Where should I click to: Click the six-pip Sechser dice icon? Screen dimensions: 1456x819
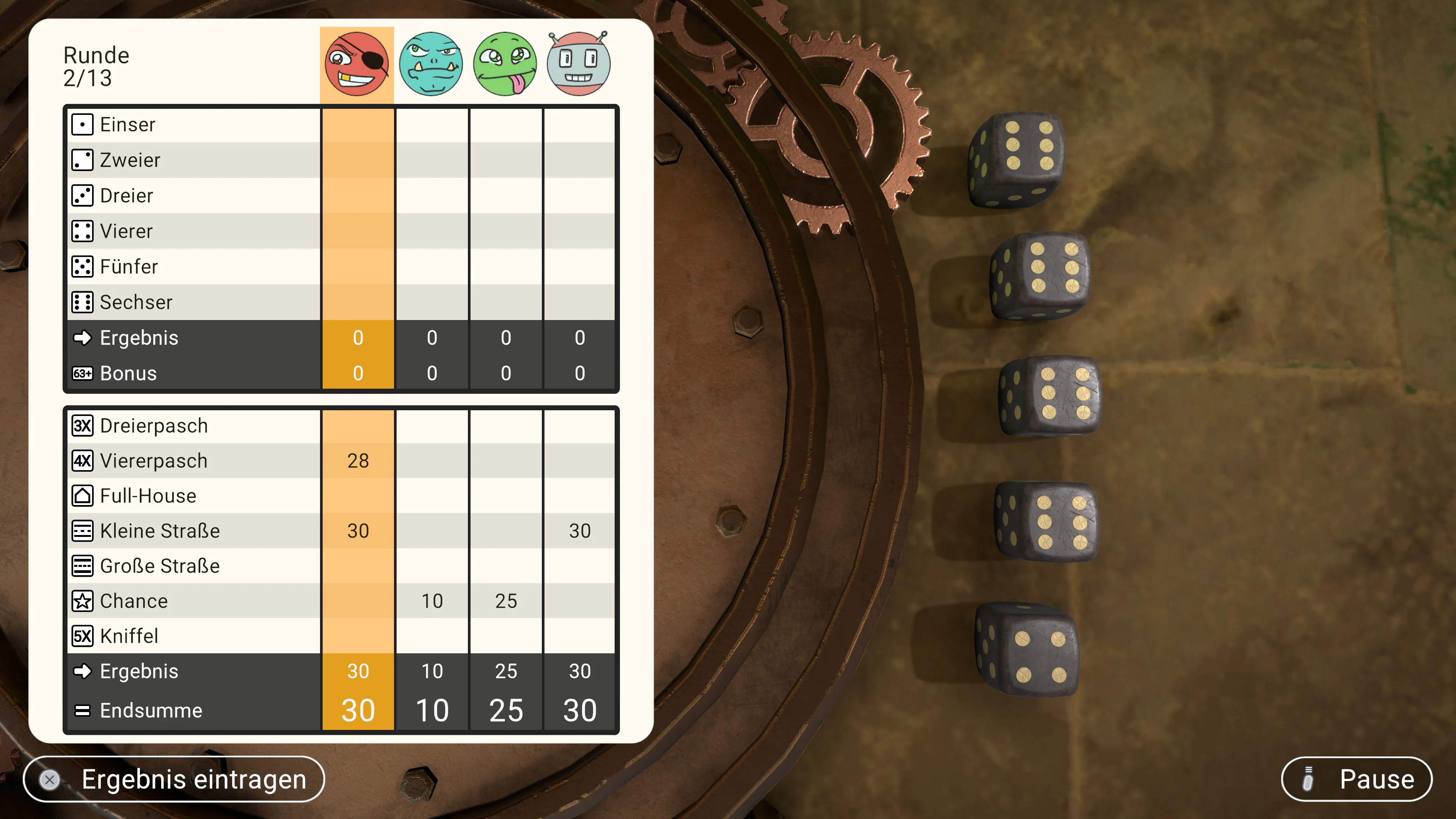pos(83,302)
